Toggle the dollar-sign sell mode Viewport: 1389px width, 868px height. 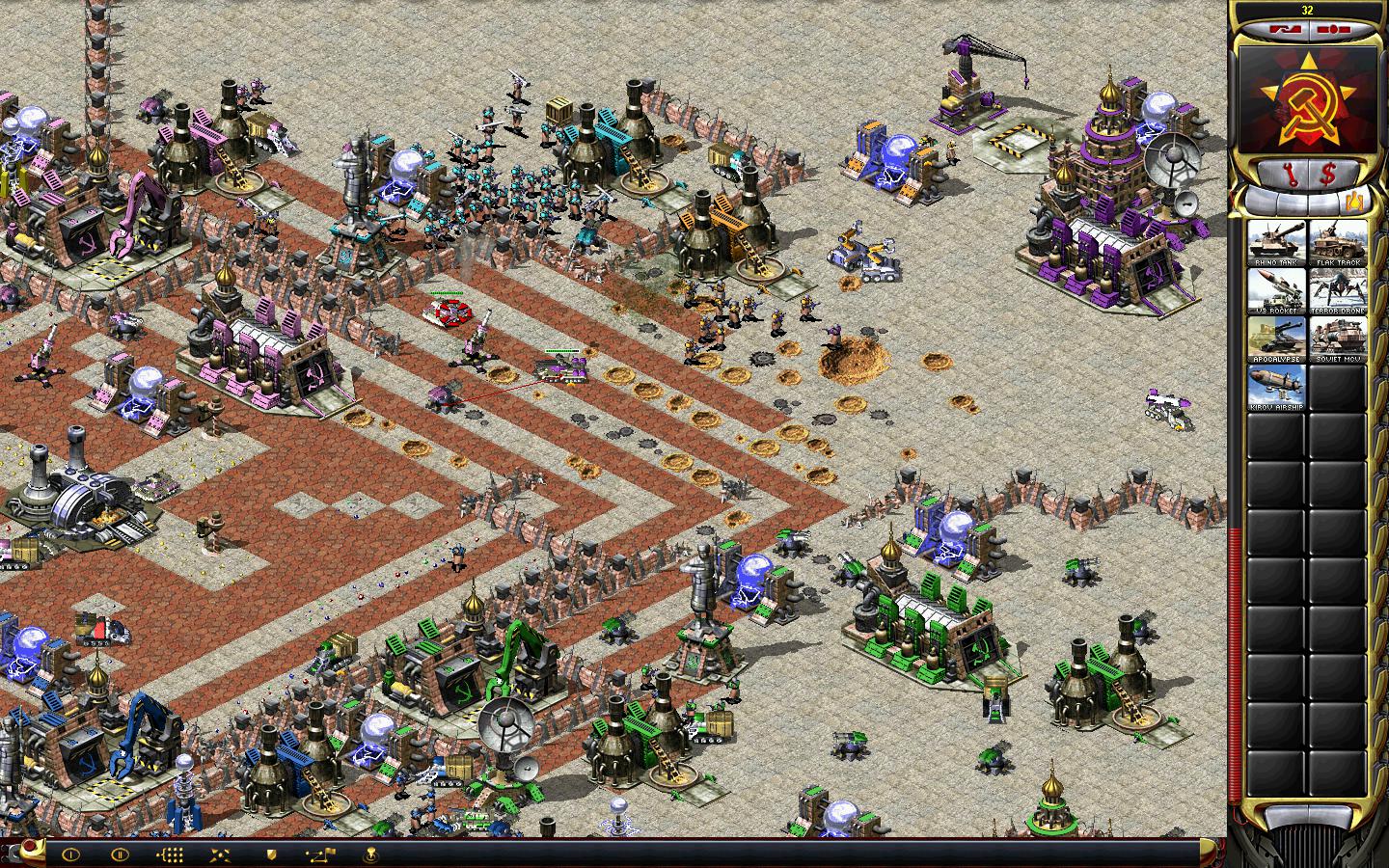[1328, 175]
